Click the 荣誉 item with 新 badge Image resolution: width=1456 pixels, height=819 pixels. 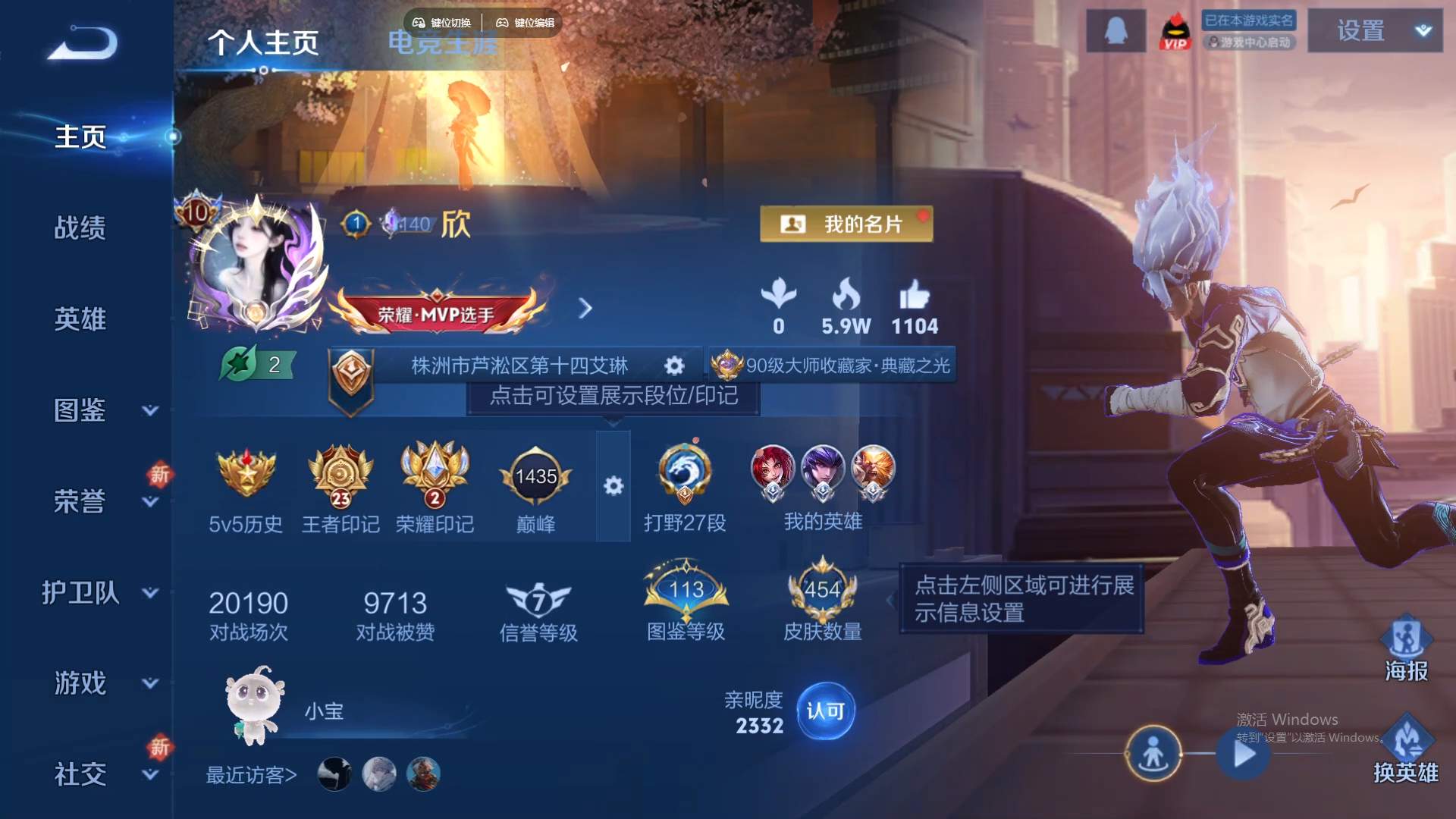tap(81, 500)
